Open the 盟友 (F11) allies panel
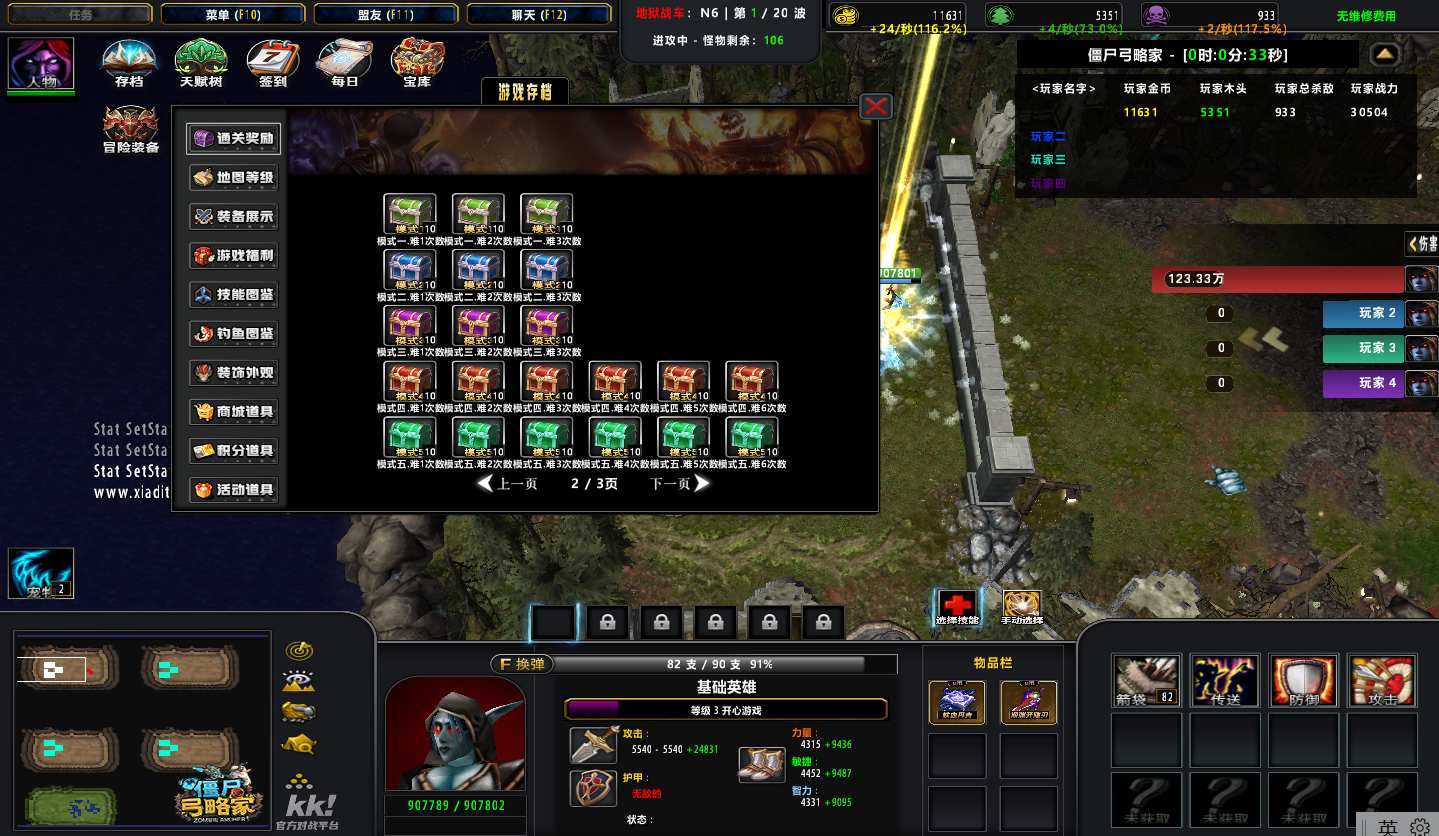The height and width of the screenshot is (836, 1439). point(385,14)
